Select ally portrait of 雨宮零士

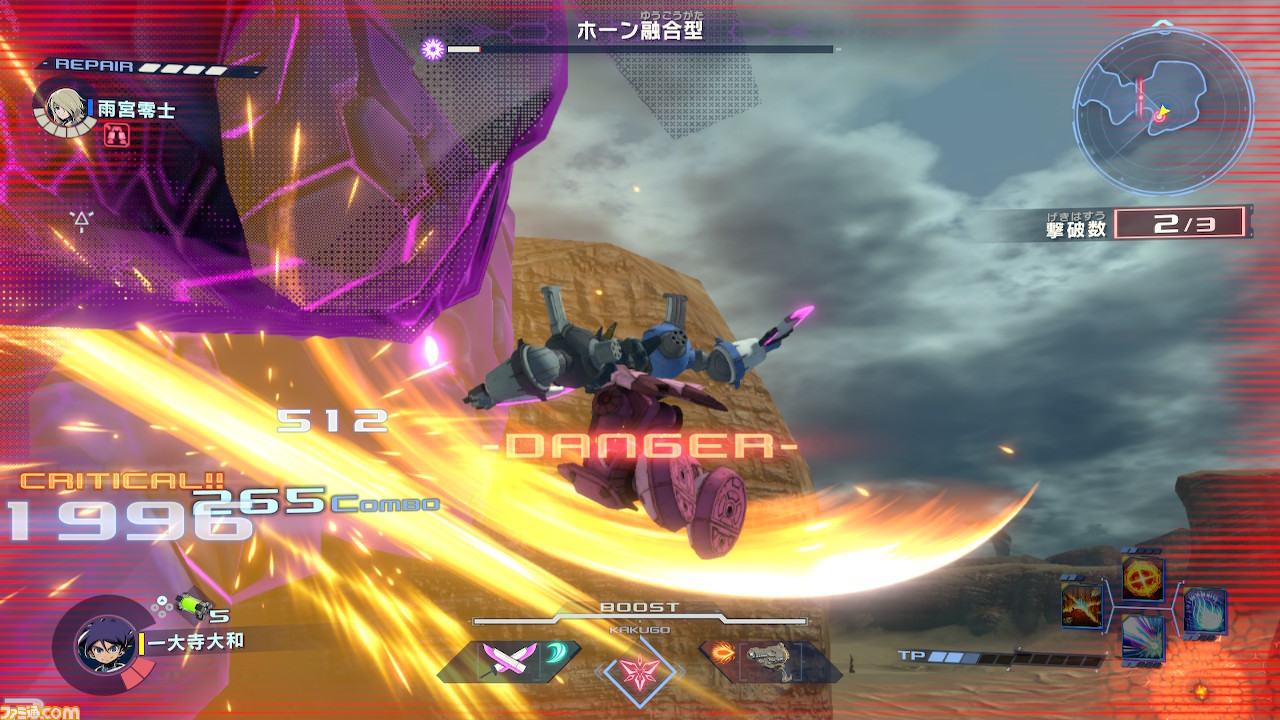coord(64,106)
